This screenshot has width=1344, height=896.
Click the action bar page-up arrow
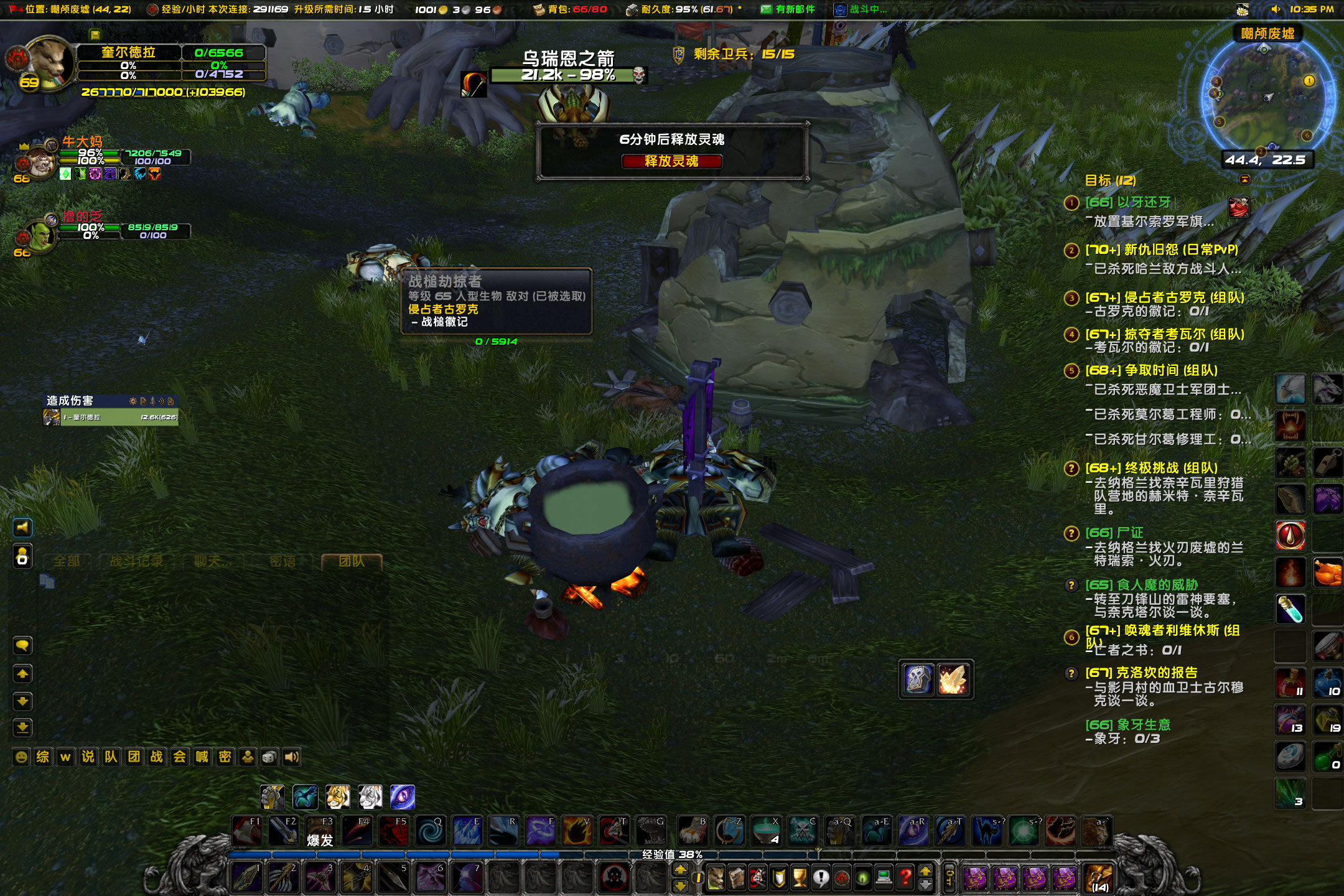tap(680, 870)
